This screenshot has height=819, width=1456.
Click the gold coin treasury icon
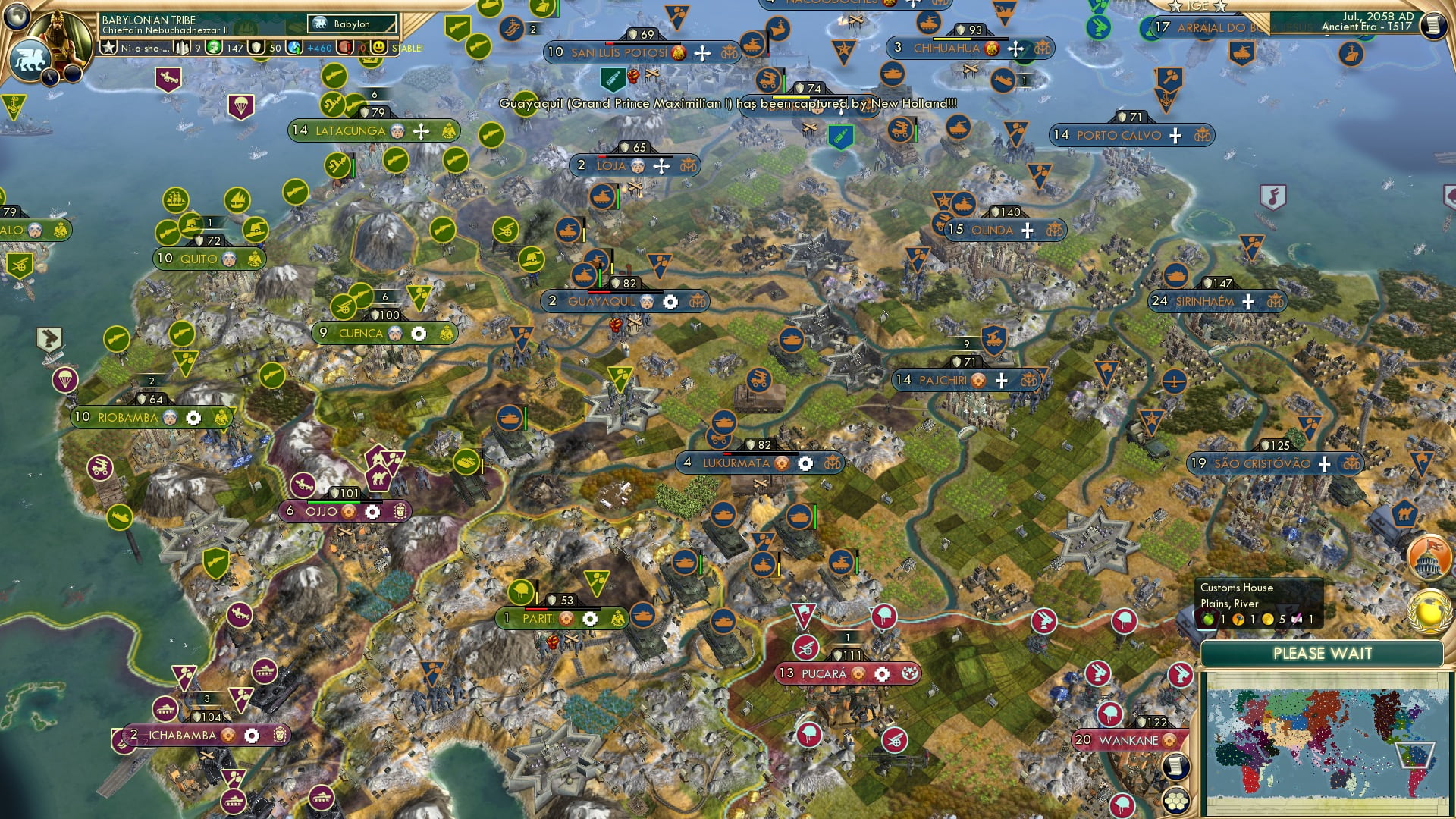(212, 48)
